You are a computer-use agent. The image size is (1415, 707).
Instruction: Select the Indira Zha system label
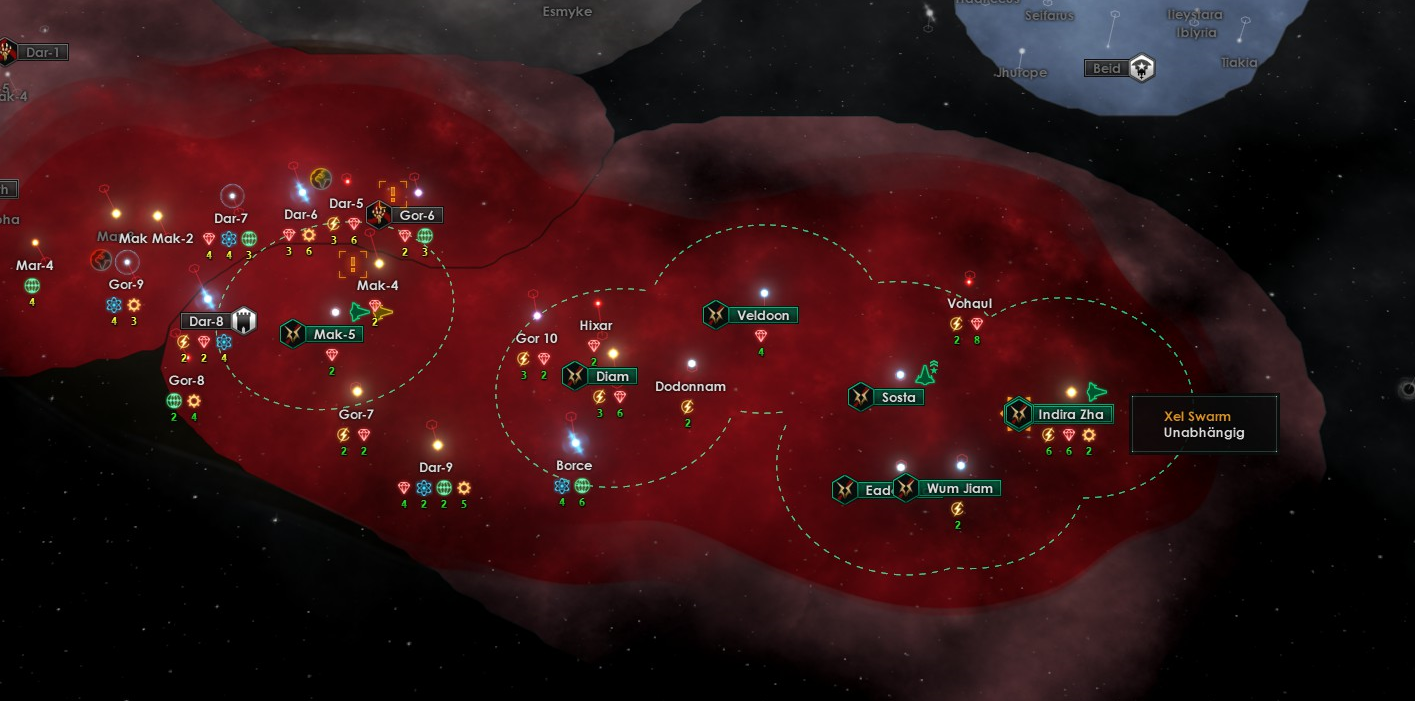[1070, 414]
